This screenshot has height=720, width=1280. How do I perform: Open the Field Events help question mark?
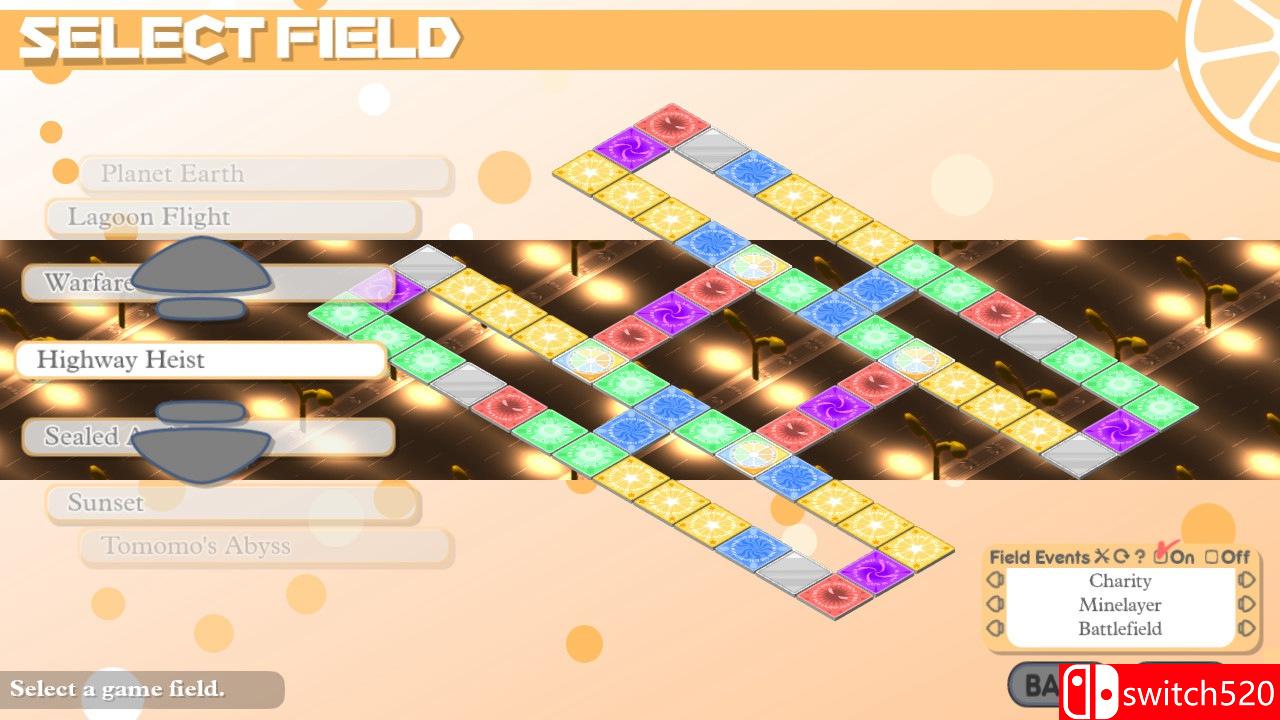tap(1141, 556)
